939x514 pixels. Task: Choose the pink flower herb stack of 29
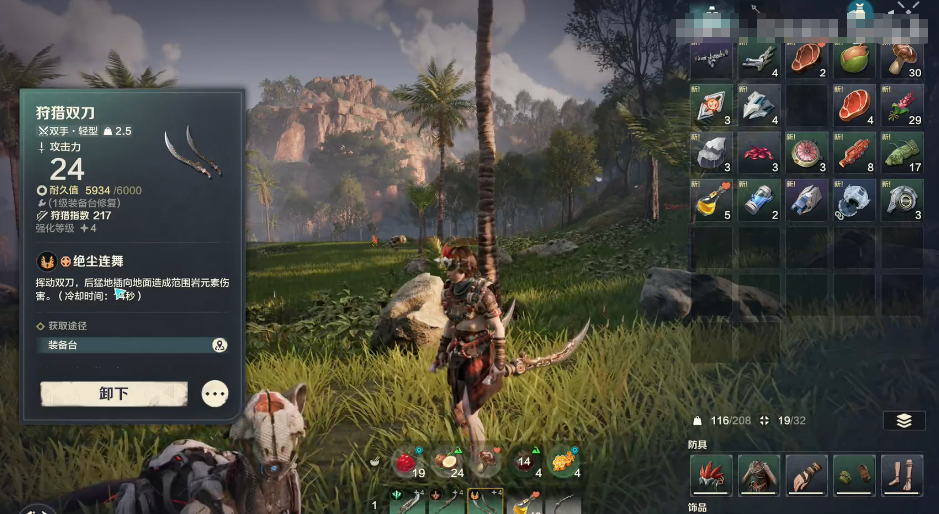point(903,105)
